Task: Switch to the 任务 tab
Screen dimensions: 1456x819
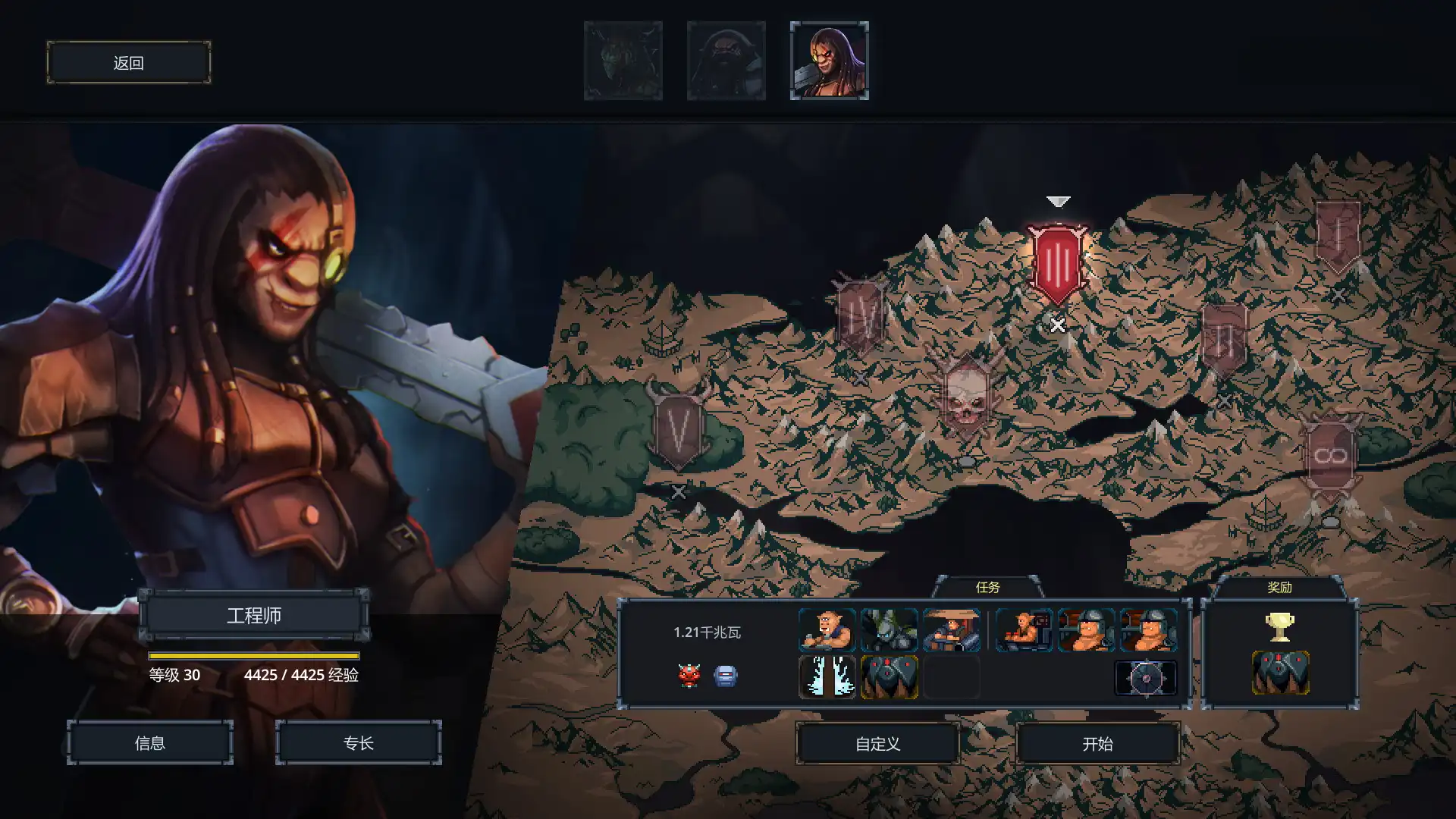Action: coord(987,586)
